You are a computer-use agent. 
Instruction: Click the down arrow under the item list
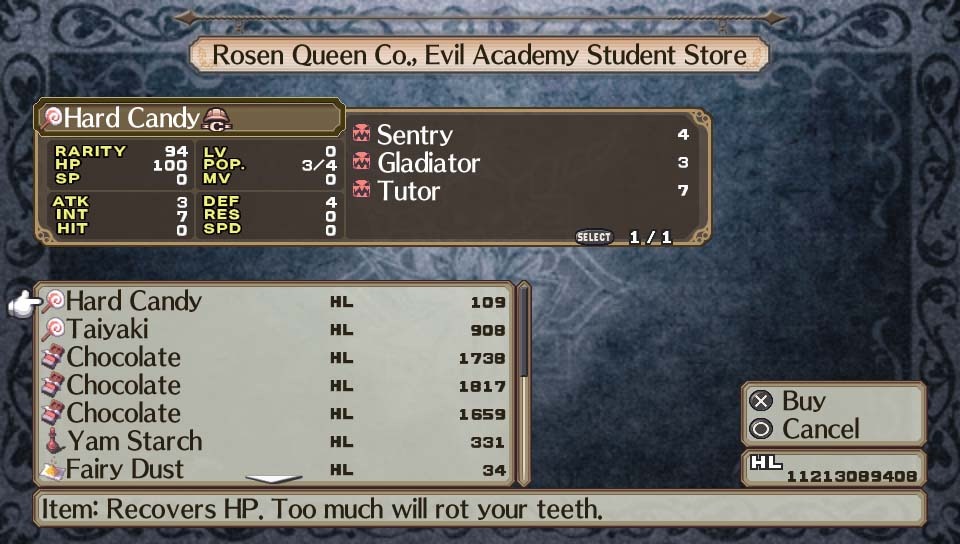273,480
